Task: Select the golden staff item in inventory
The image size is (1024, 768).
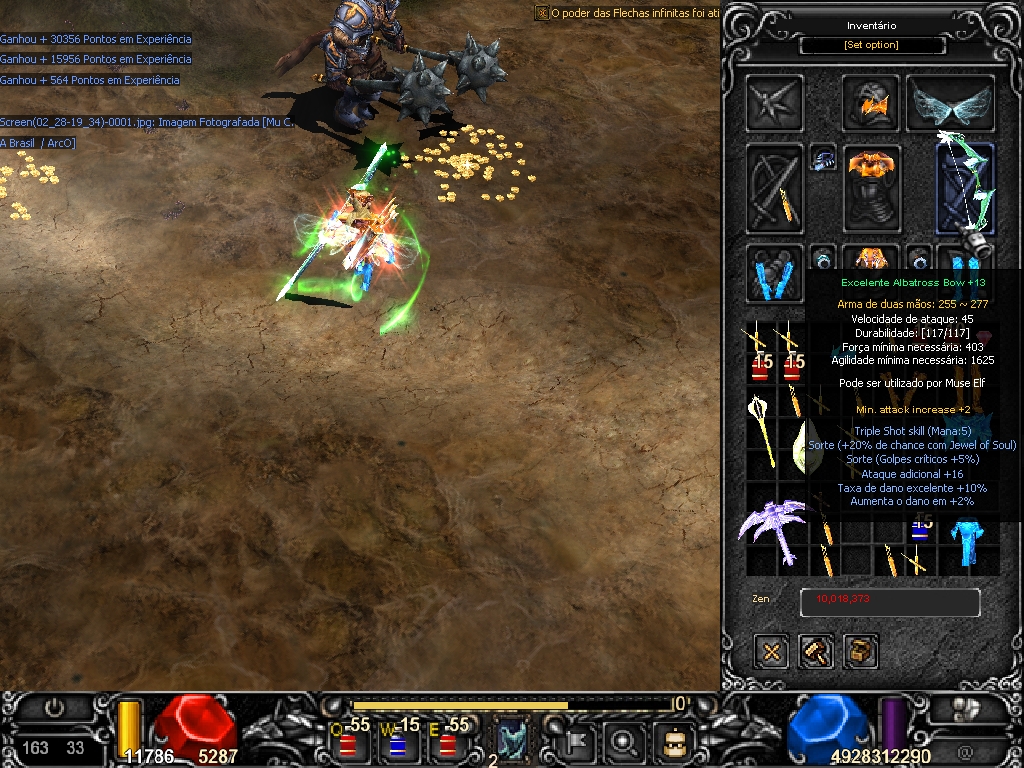Action: tap(763, 428)
